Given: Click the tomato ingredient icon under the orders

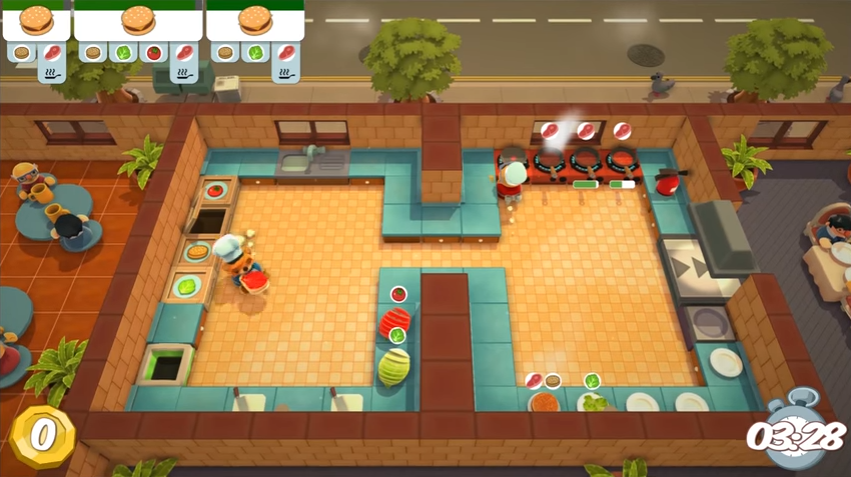Looking at the screenshot, I should [x=152, y=52].
